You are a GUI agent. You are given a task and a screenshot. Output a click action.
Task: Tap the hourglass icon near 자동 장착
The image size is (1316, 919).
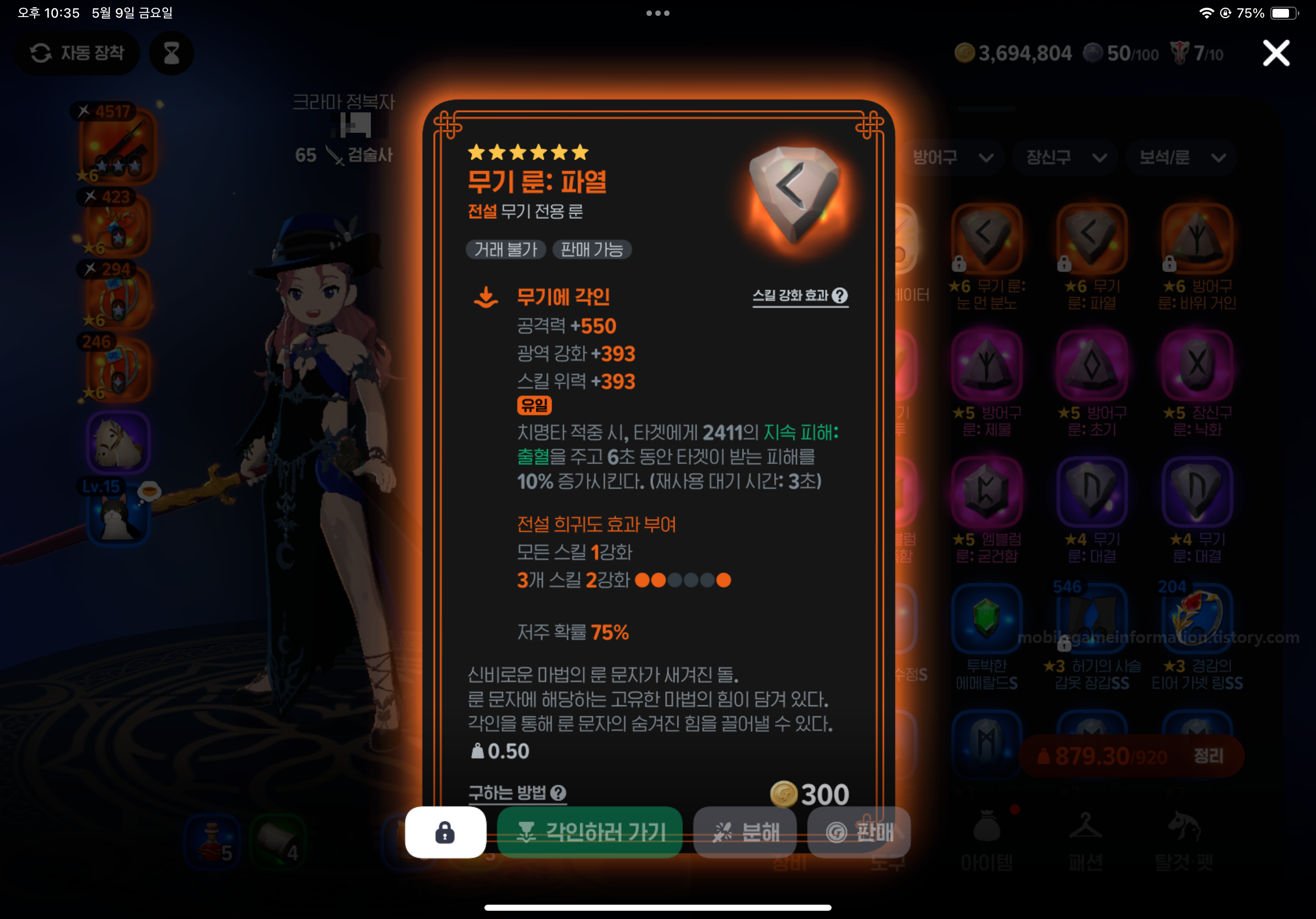171,53
